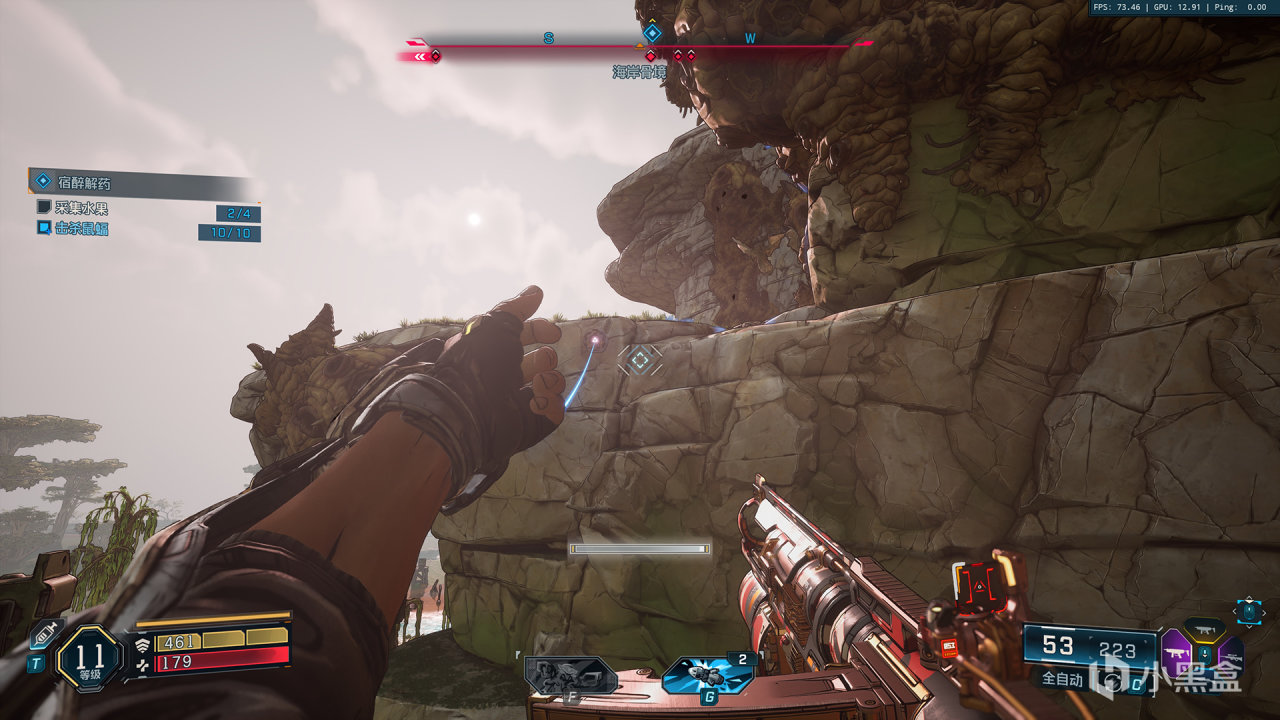Use the syringe repkit icon
The width and height of the screenshot is (1280, 720).
coord(46,634)
